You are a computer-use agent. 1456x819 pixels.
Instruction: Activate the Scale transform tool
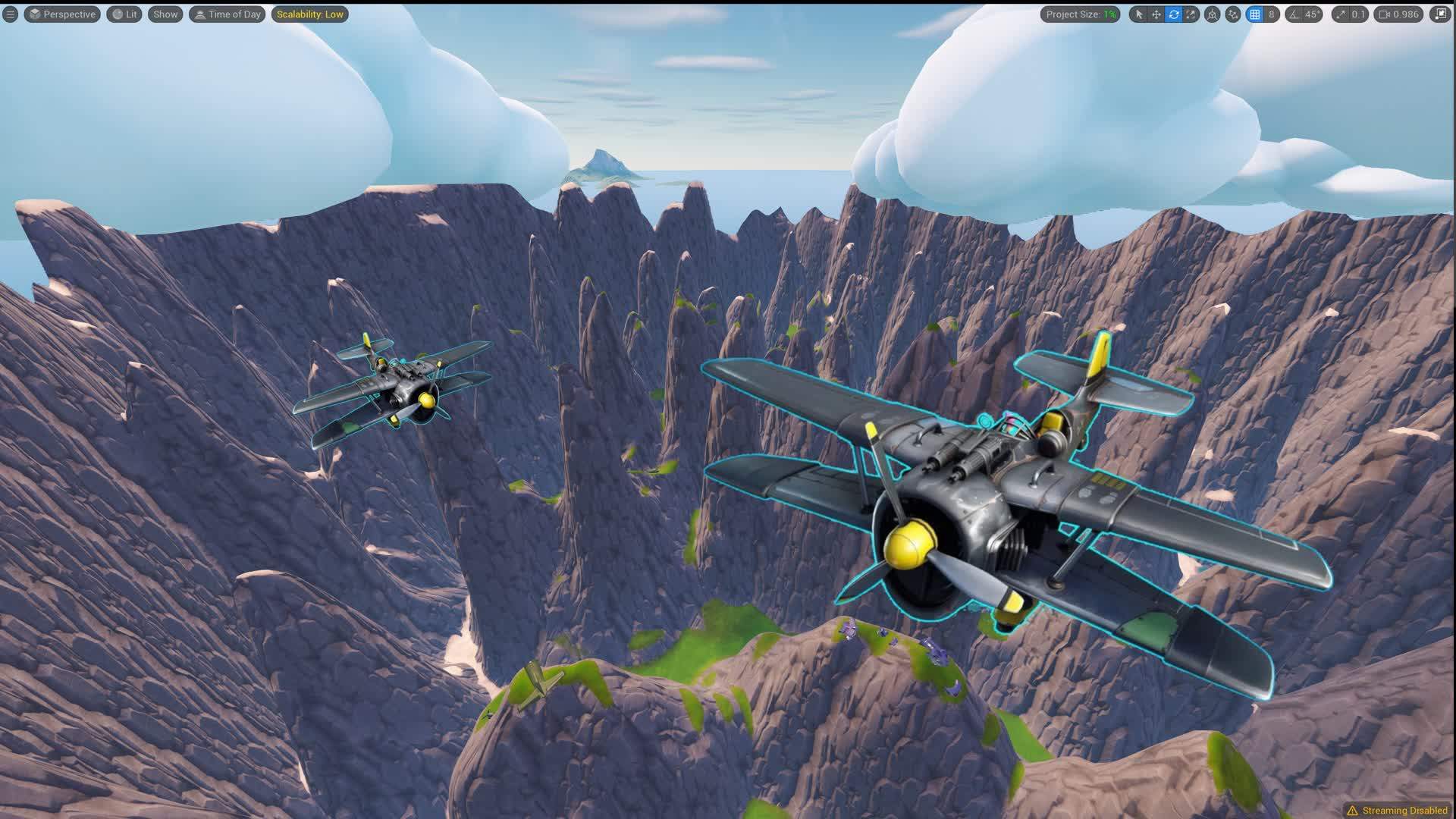click(x=1191, y=14)
